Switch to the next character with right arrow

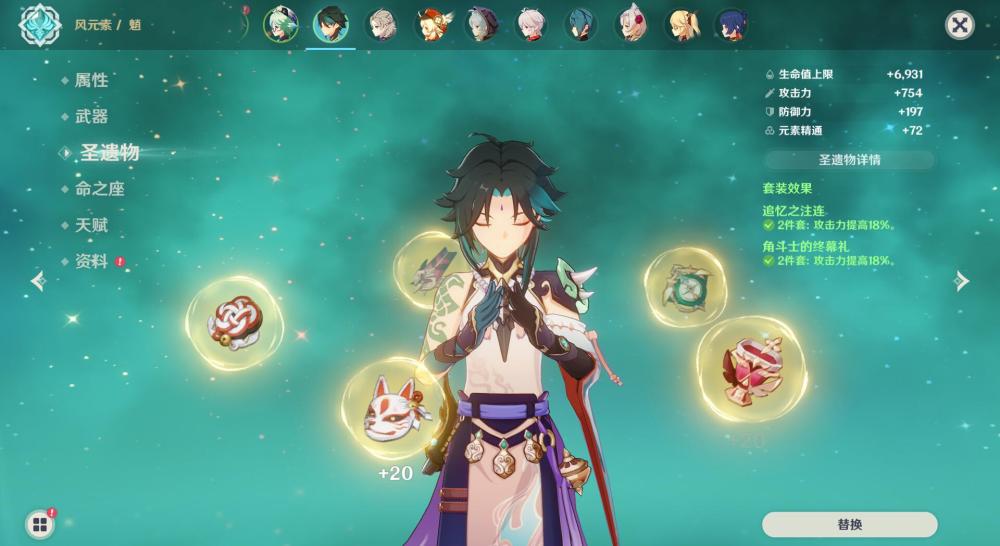click(x=962, y=281)
